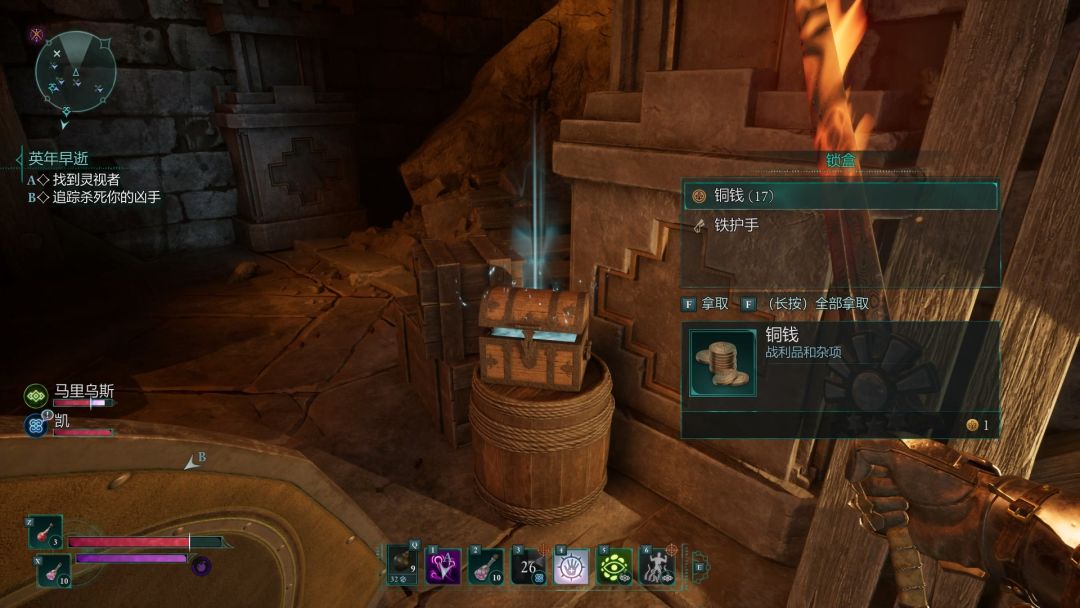This screenshot has width=1080, height=608.
Task: Select companion 凯 portrait icon
Action: [x=36, y=425]
